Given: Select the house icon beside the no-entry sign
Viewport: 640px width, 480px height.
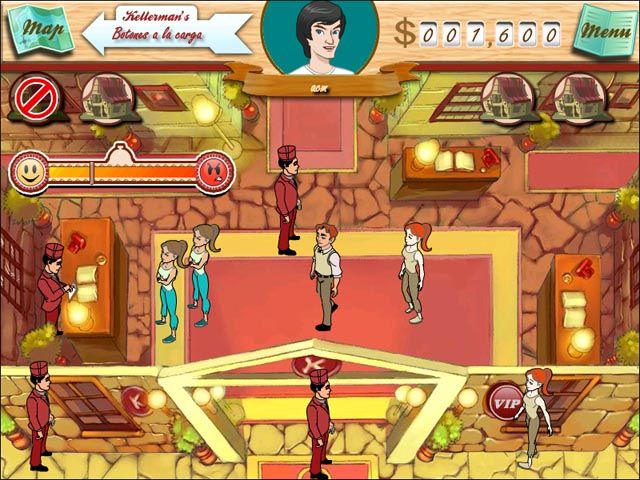Looking at the screenshot, I should [x=103, y=97].
